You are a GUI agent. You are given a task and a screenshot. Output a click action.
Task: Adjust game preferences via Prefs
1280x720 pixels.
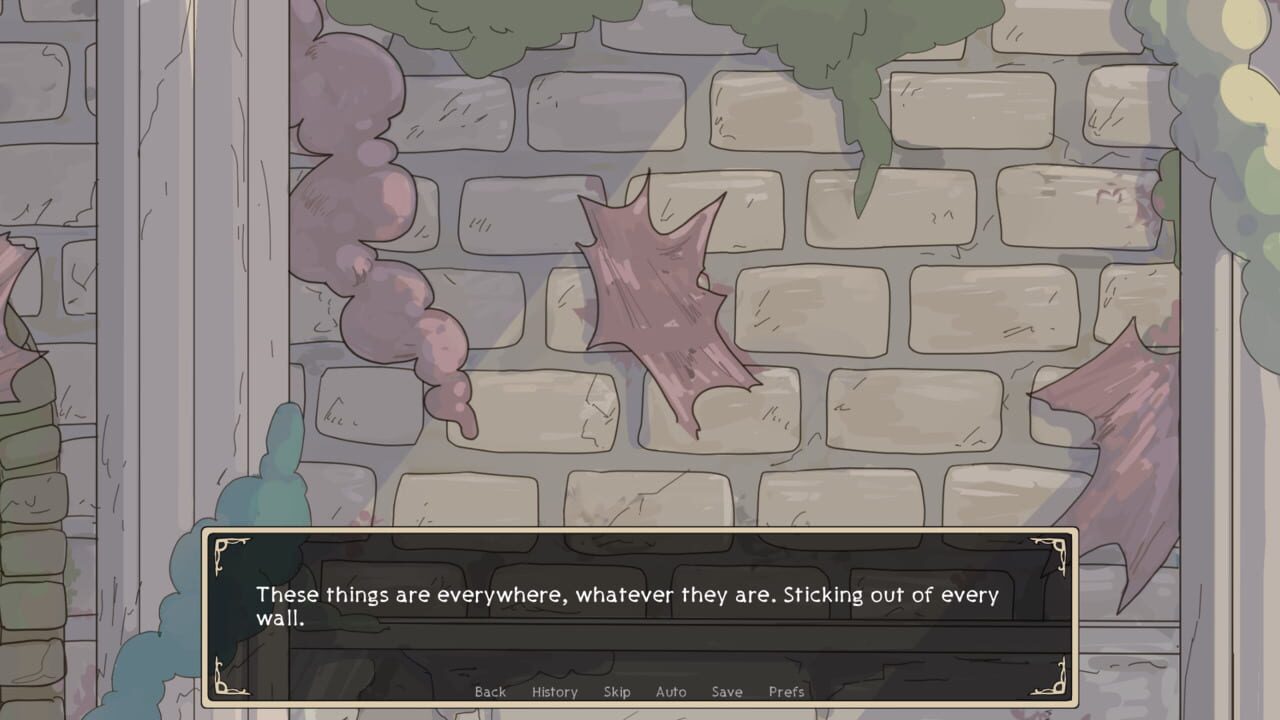click(x=786, y=691)
